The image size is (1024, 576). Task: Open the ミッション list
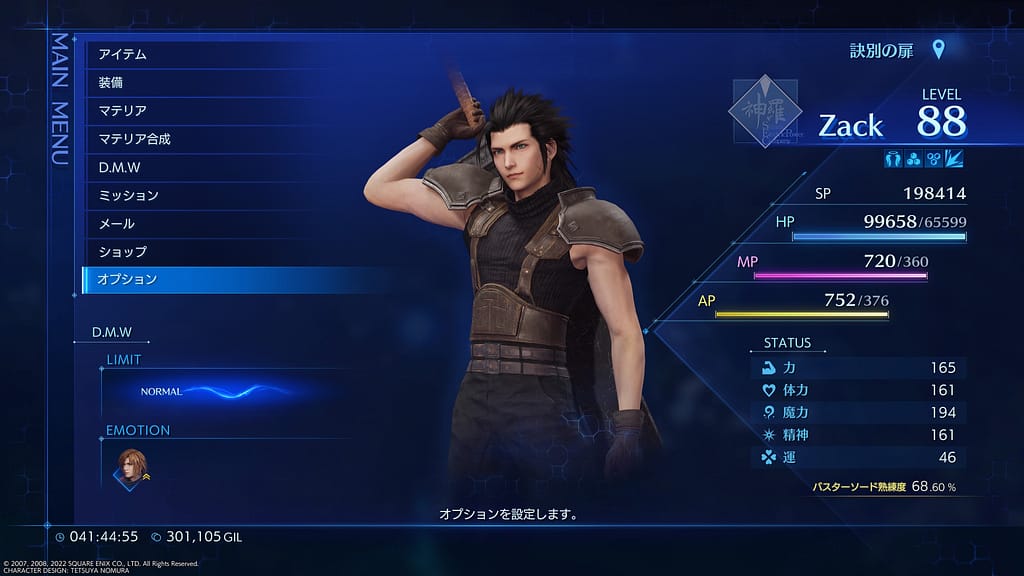[x=129, y=195]
